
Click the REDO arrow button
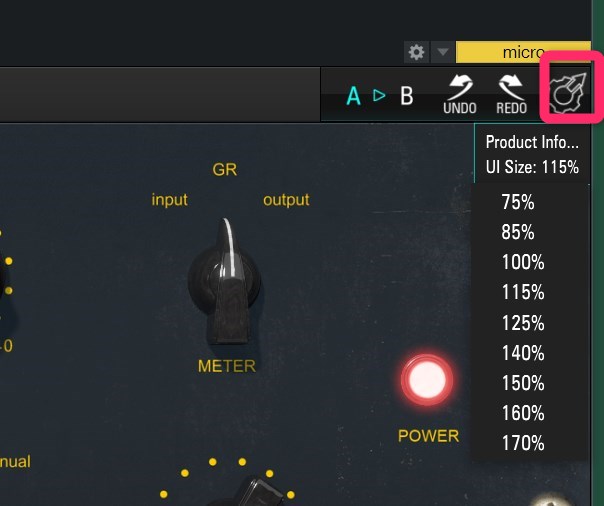[x=512, y=95]
